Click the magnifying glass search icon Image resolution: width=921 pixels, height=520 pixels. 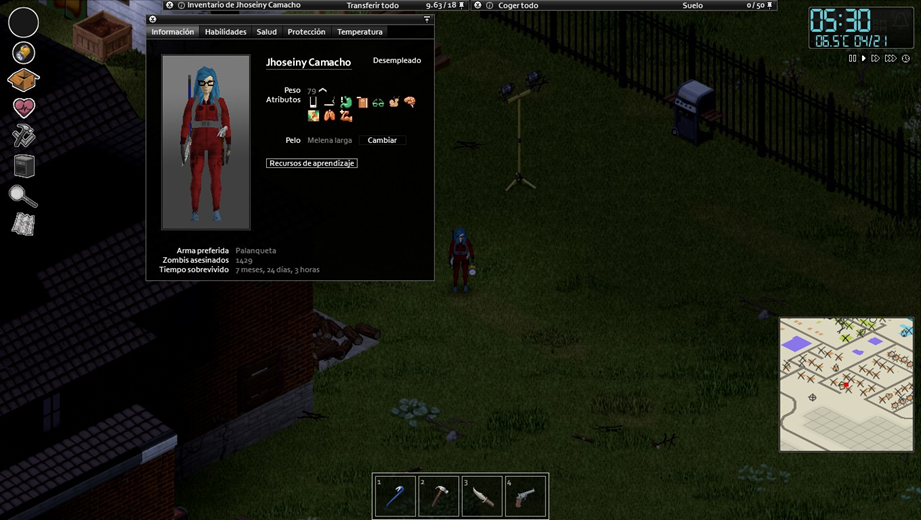click(x=23, y=196)
